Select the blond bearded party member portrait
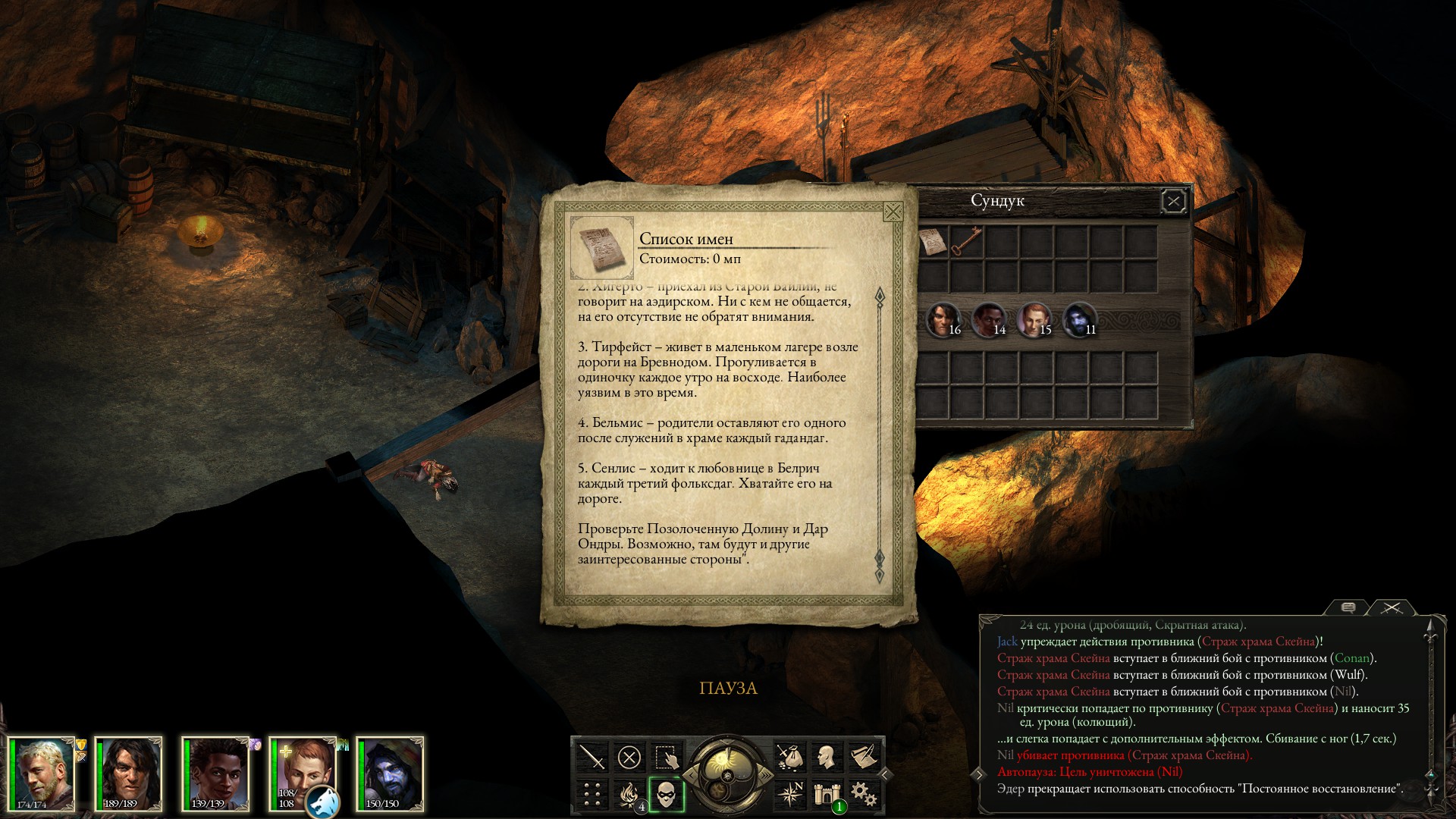The image size is (1456, 819). pos(42,773)
